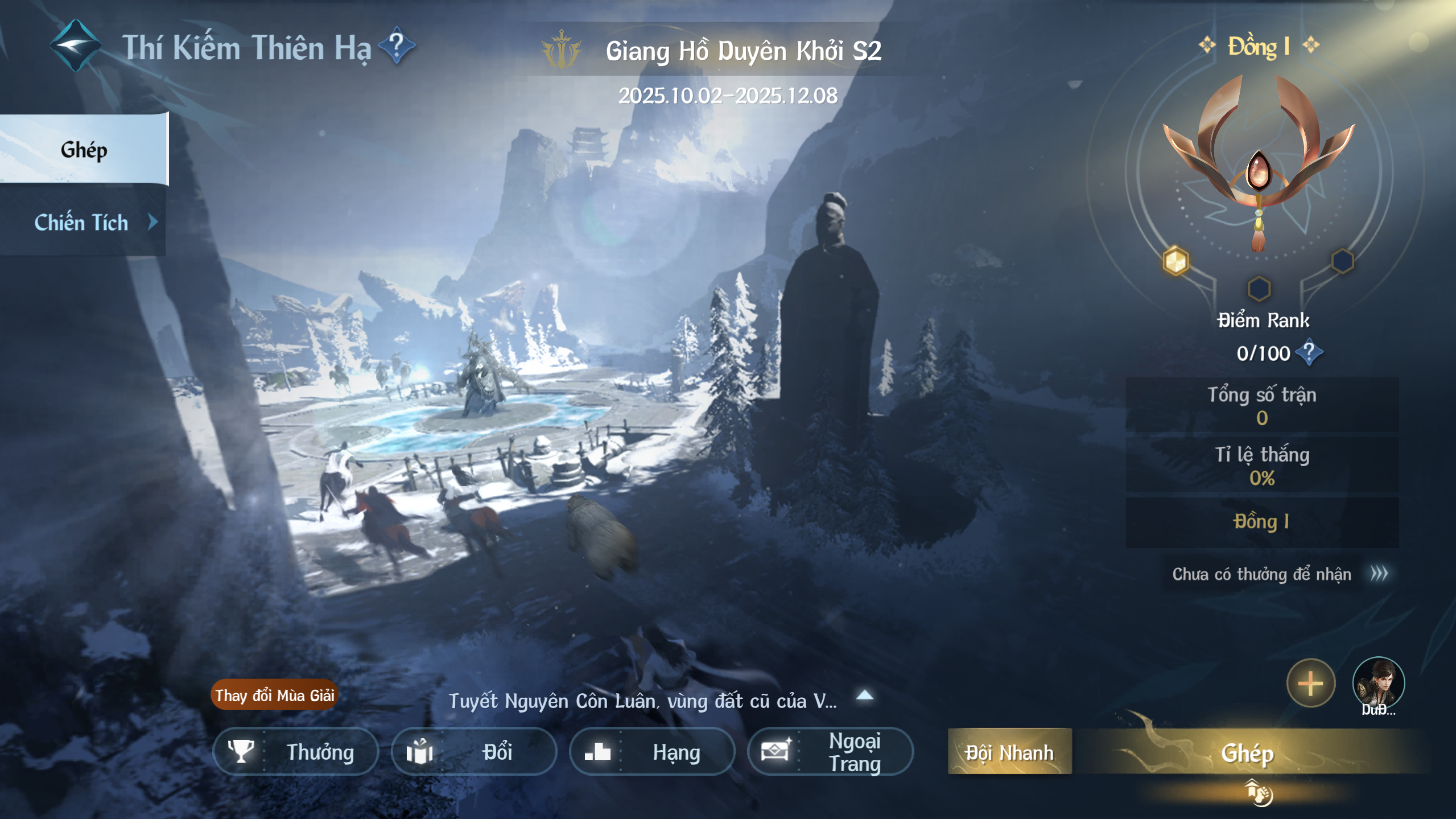The height and width of the screenshot is (819, 1456).
Task: Switch to the Chiến Tích tab
Action: pos(83,223)
